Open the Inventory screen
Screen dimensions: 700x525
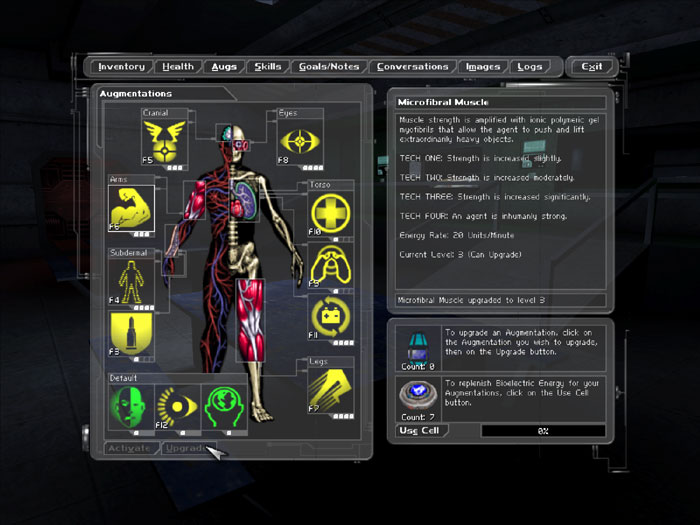pyautogui.click(x=122, y=67)
